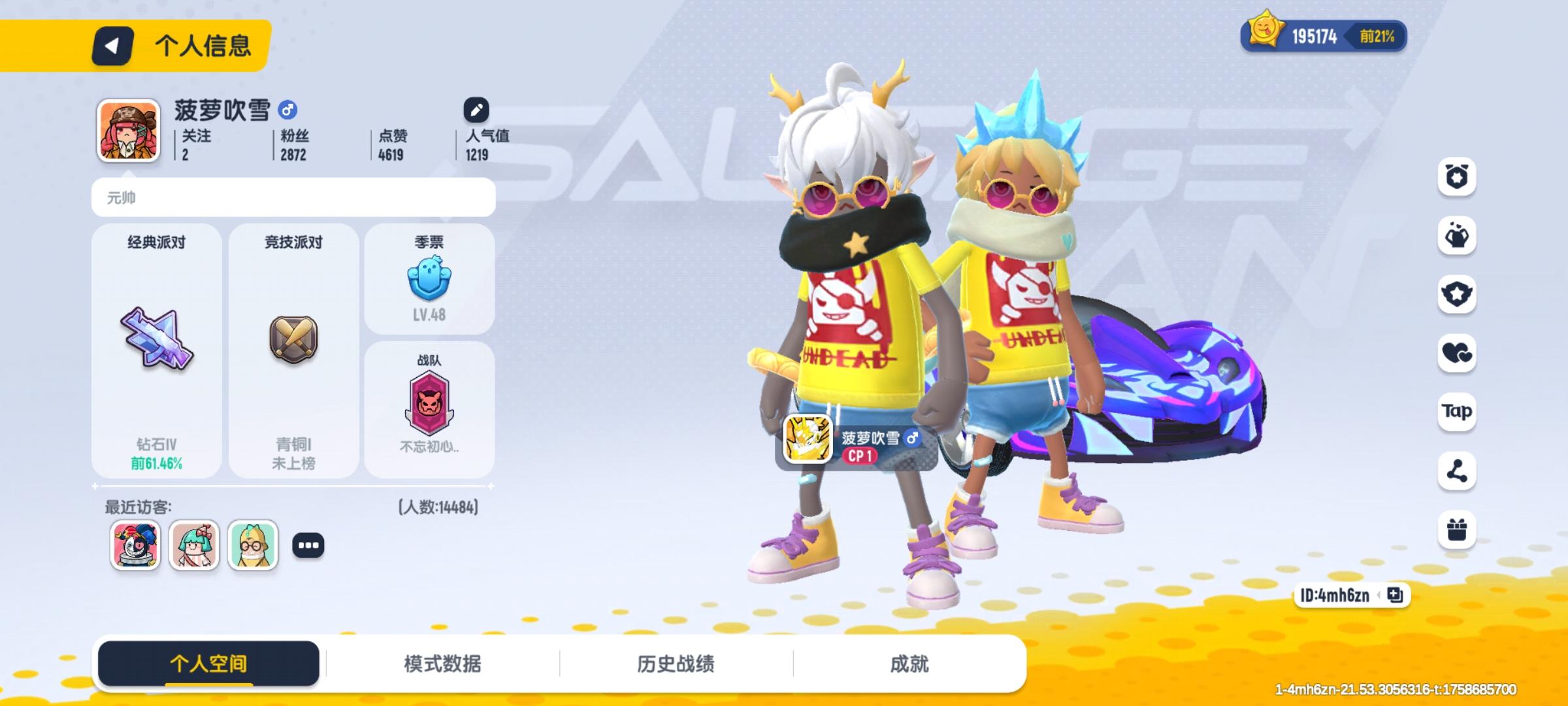
Task: Tap the share icon on right sidebar
Action: coord(1456,472)
